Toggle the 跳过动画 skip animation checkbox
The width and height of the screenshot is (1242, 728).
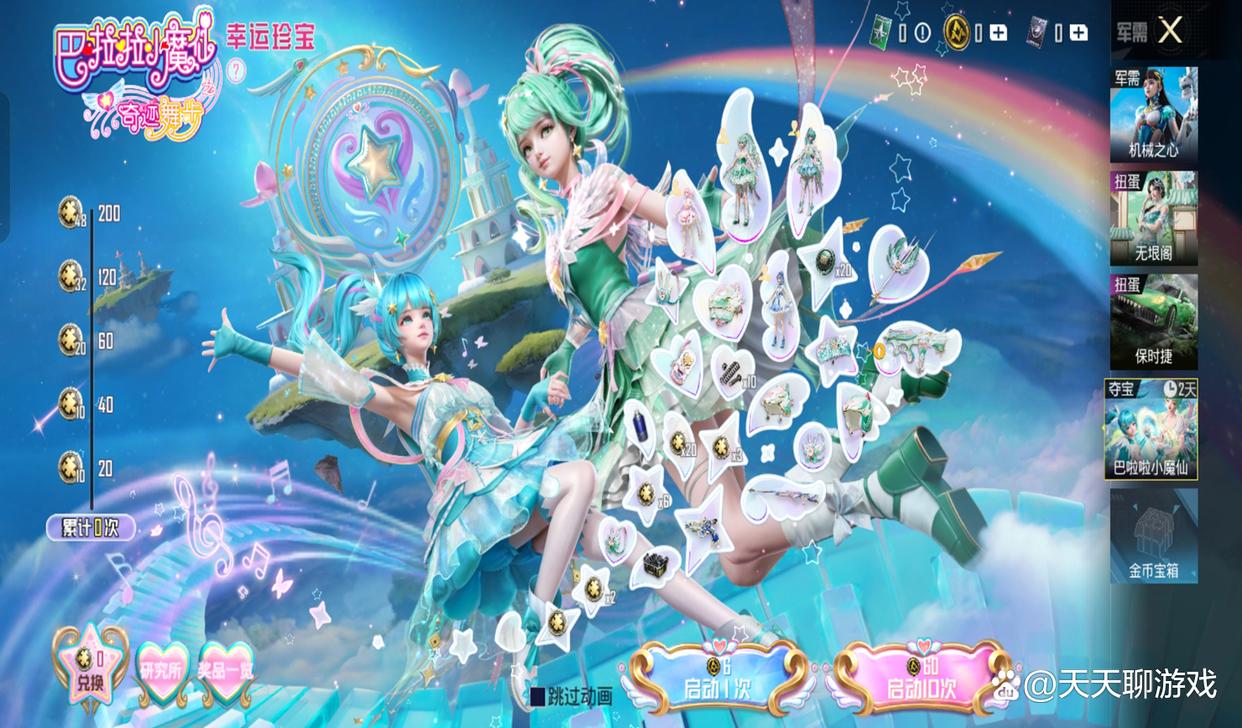click(x=537, y=696)
